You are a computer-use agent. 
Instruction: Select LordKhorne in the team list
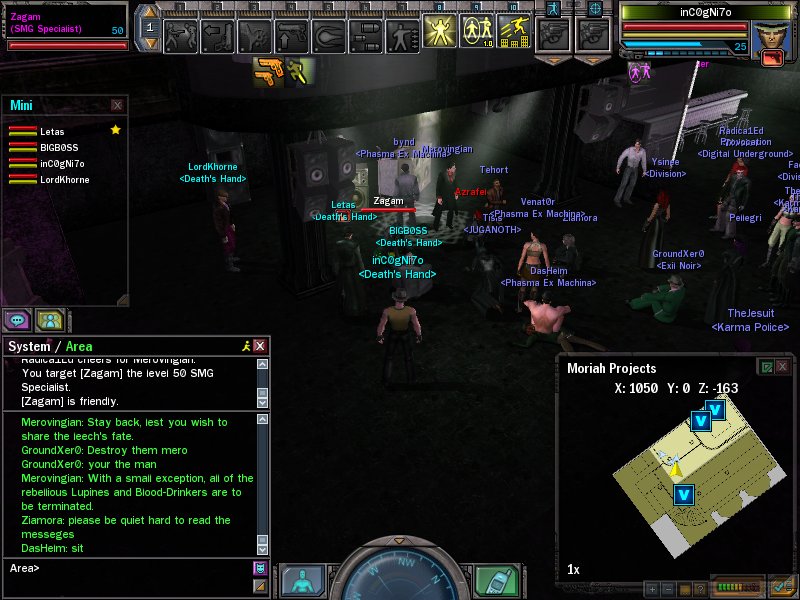(x=64, y=180)
